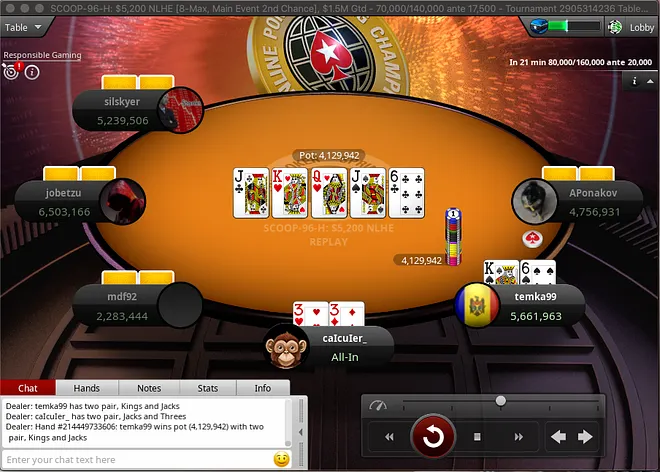660x472 pixels.
Task: Open the tournament info 'i' panel
Action: click(635, 81)
